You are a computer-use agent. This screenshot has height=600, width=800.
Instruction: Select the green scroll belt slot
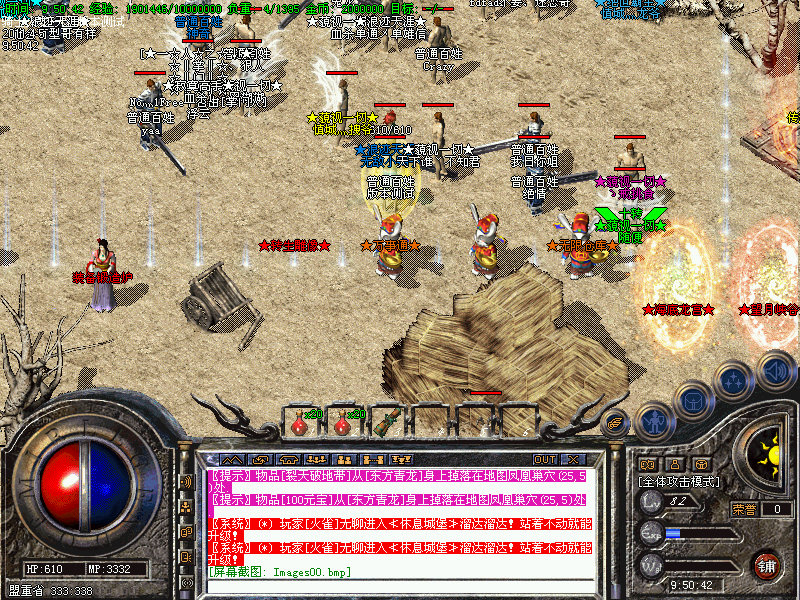point(386,424)
